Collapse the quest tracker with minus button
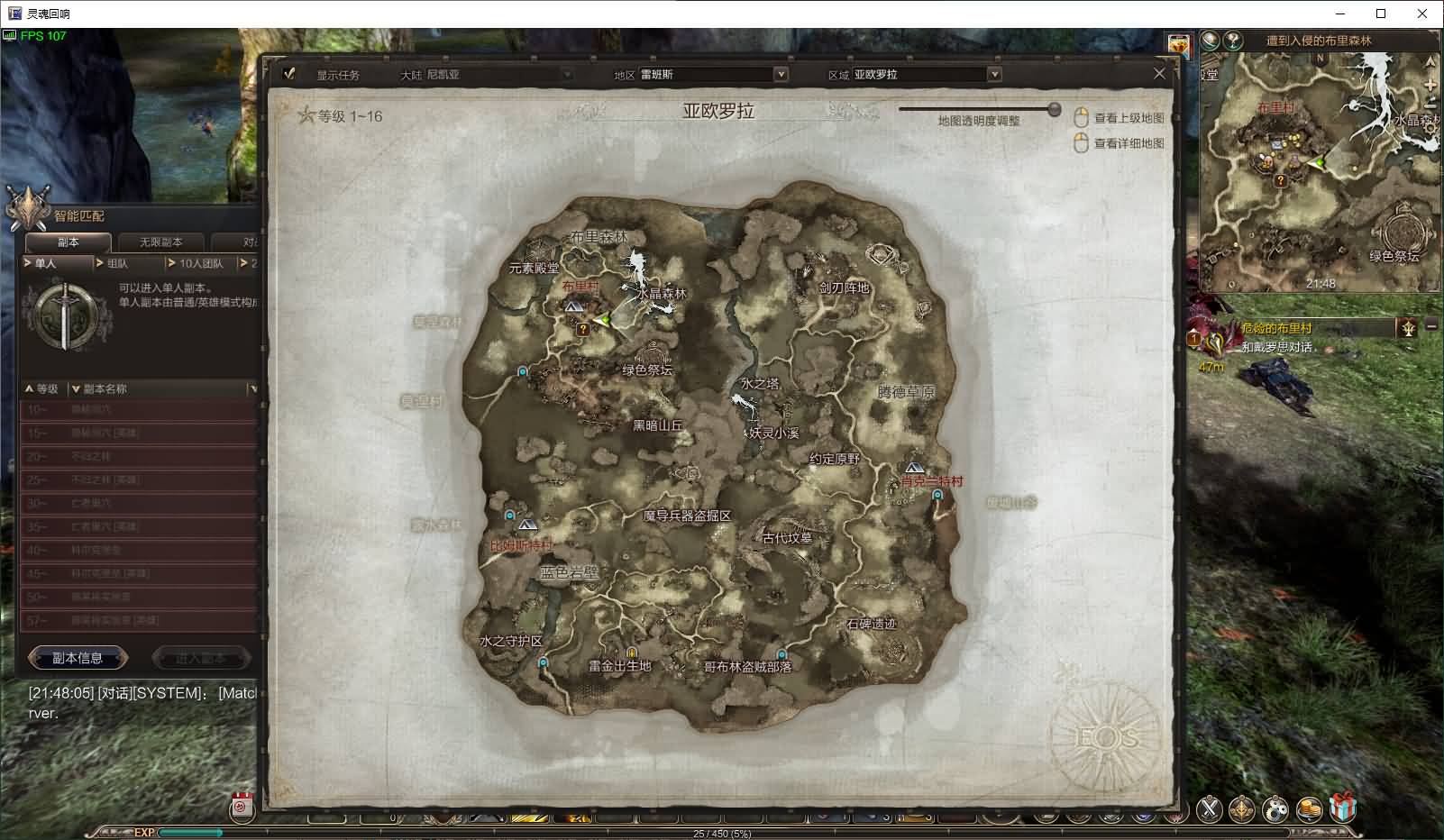 pyautogui.click(x=1430, y=325)
